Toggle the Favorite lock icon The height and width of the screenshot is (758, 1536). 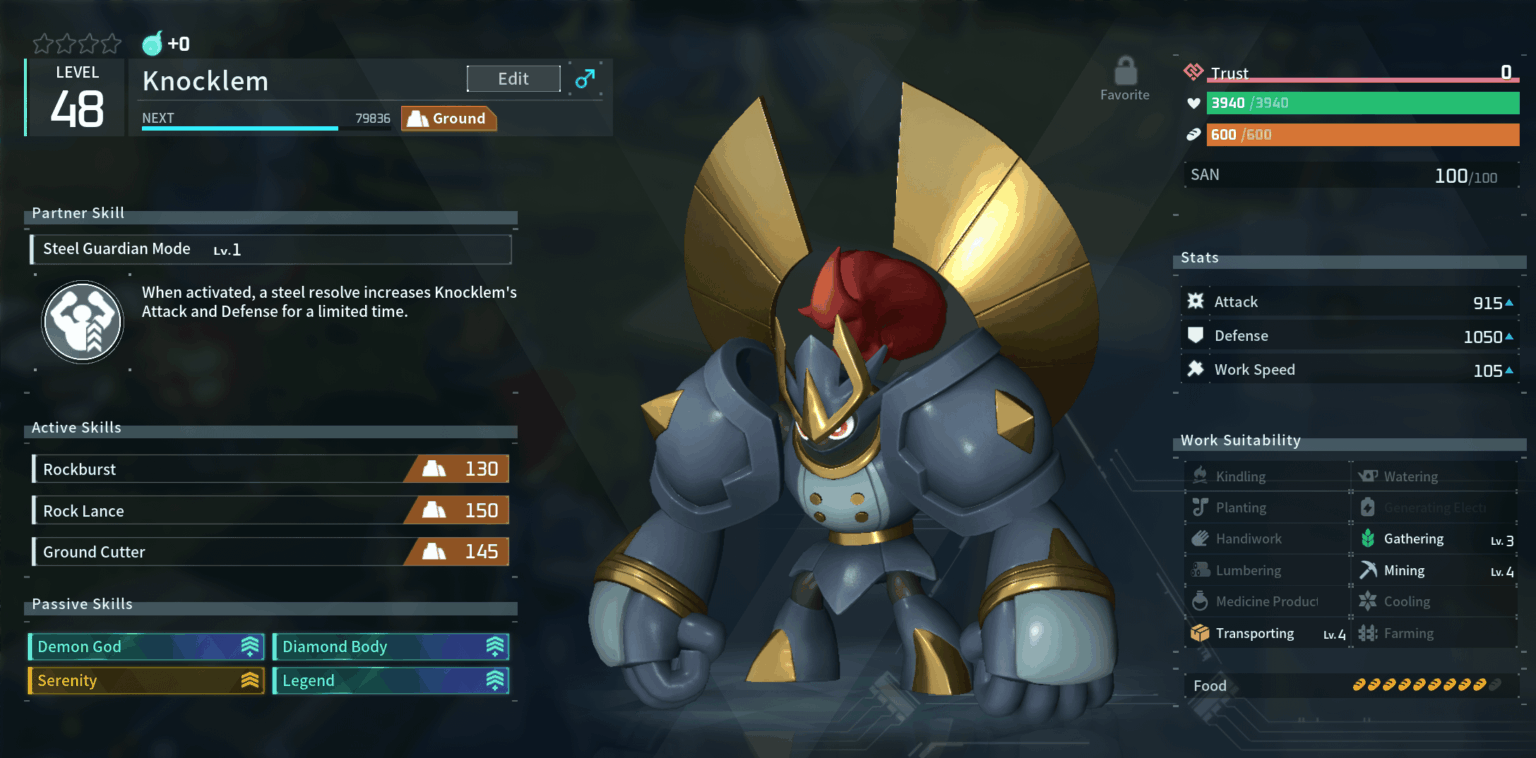tap(1125, 73)
